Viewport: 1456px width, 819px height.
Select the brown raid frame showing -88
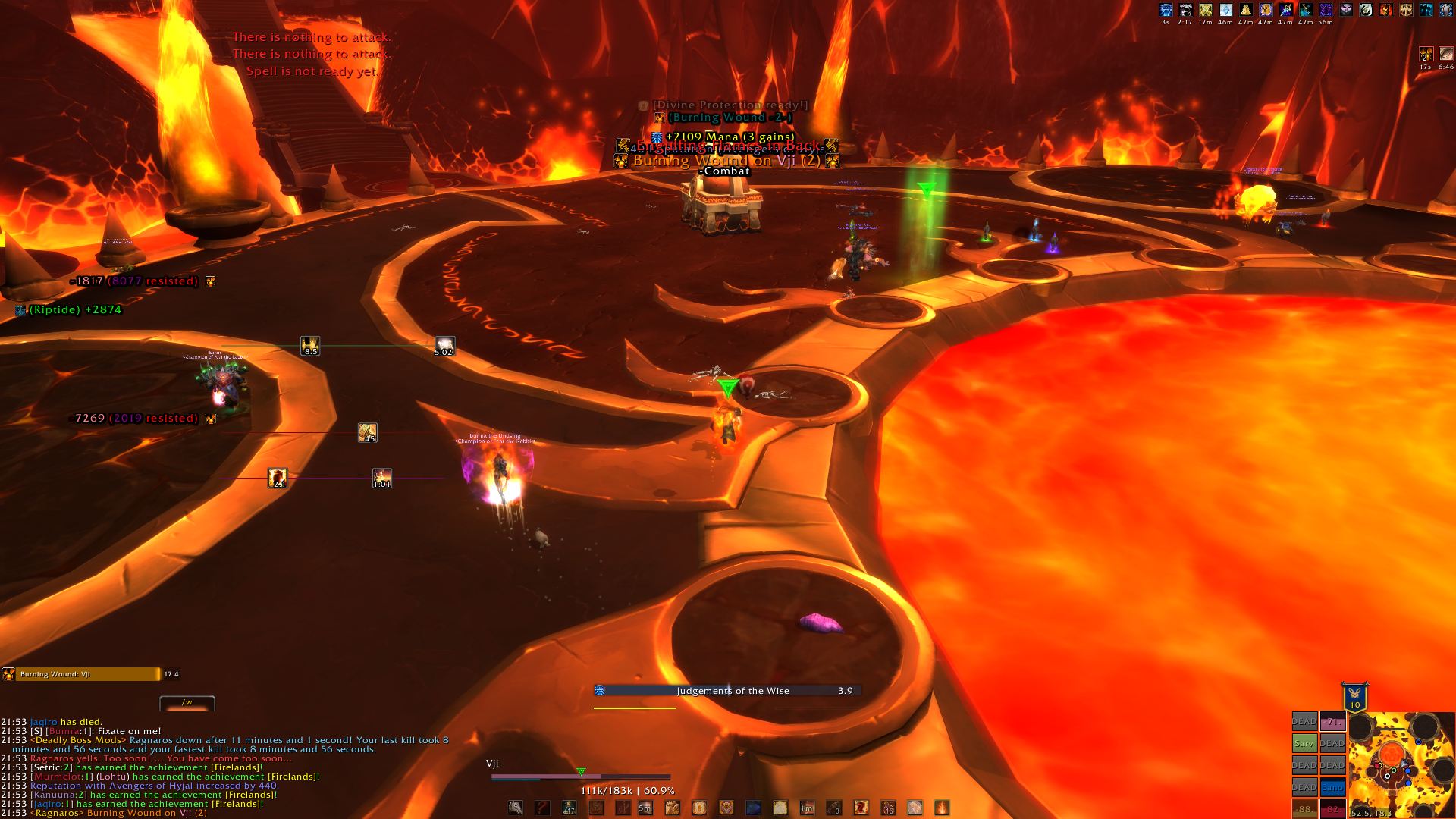click(x=1304, y=809)
